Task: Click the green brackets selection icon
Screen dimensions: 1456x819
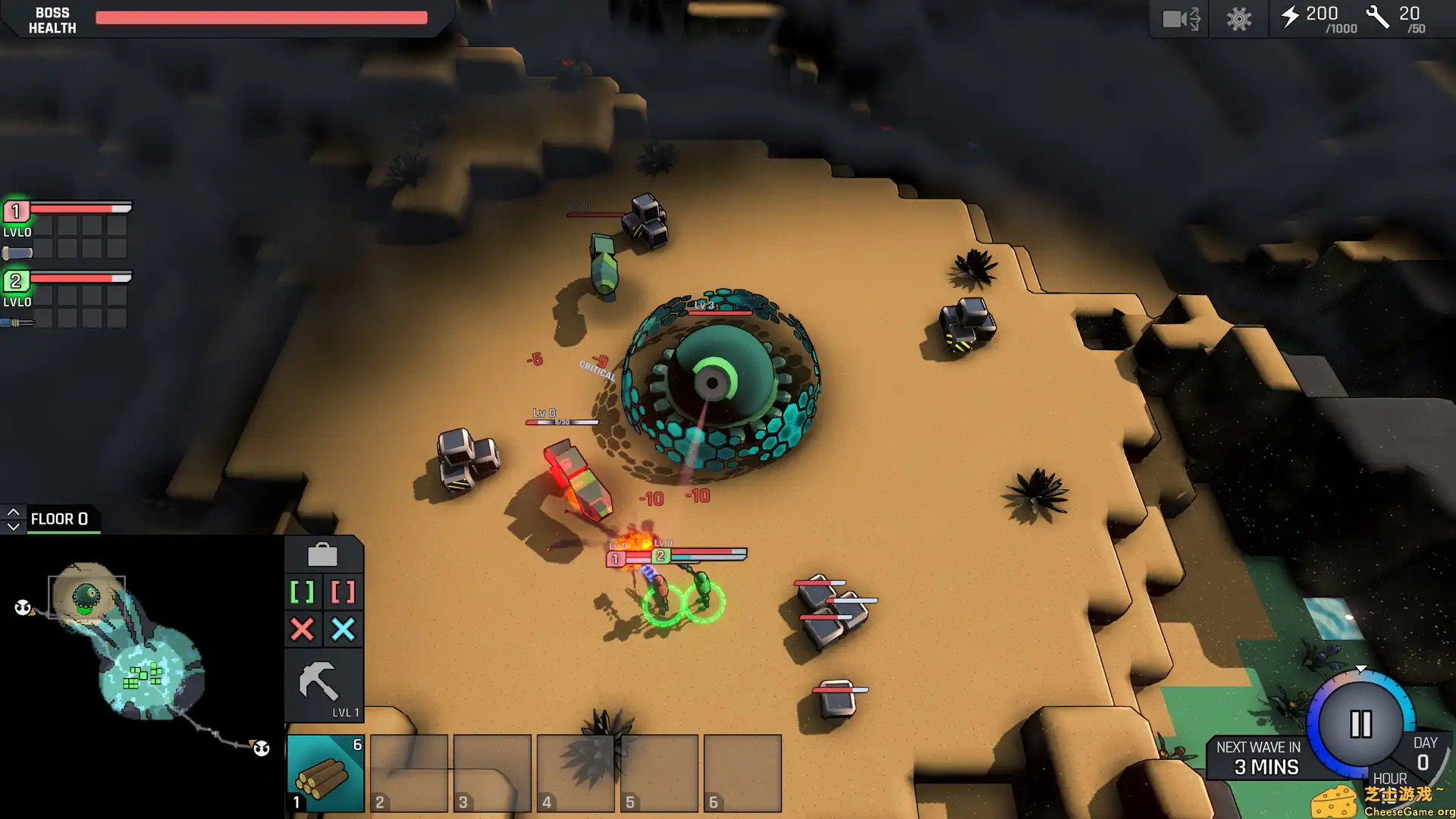Action: [x=302, y=591]
